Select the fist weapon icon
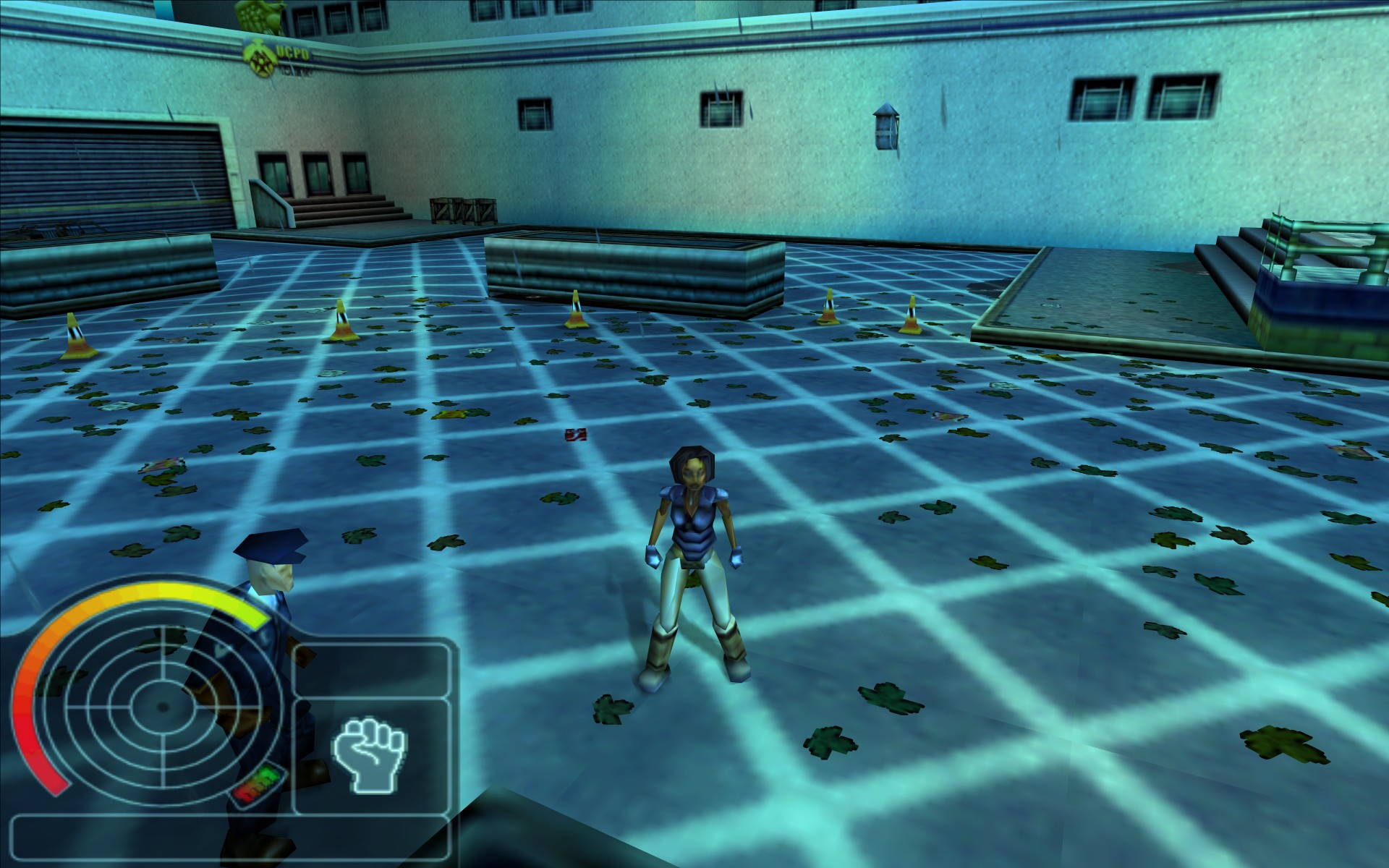The image size is (1389, 868). tap(370, 754)
